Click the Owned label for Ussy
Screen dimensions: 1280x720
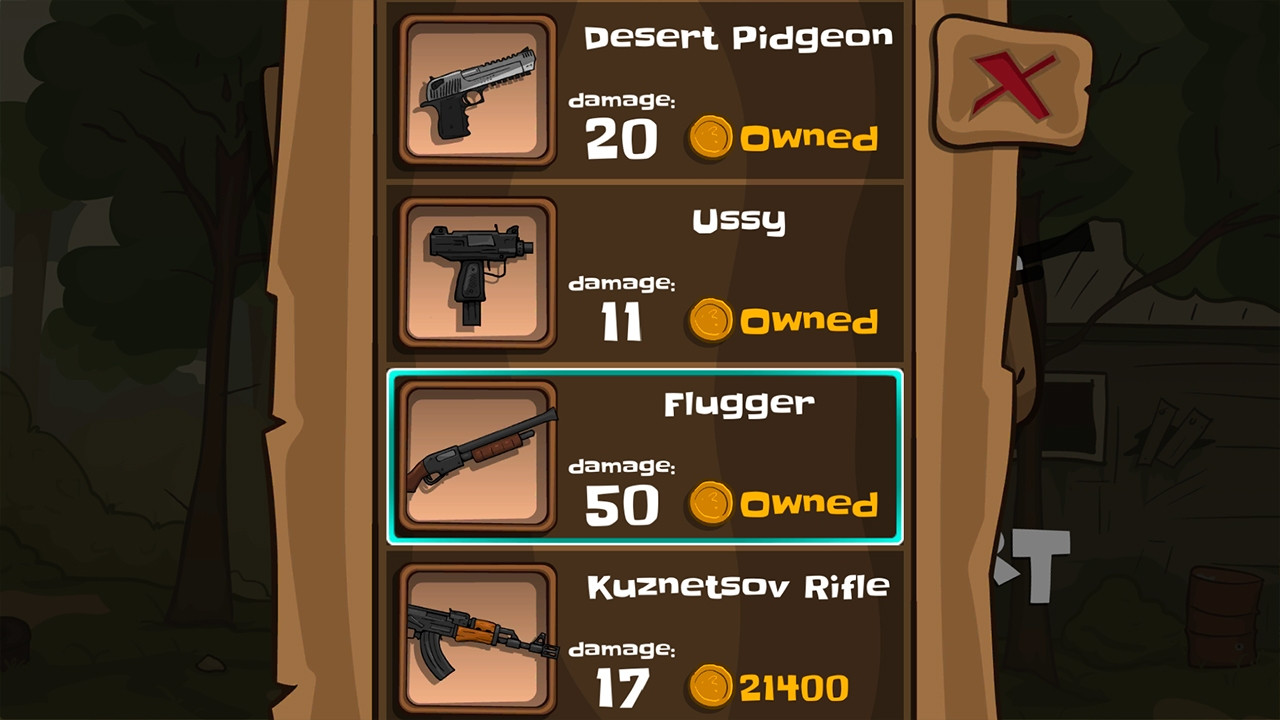(x=810, y=322)
